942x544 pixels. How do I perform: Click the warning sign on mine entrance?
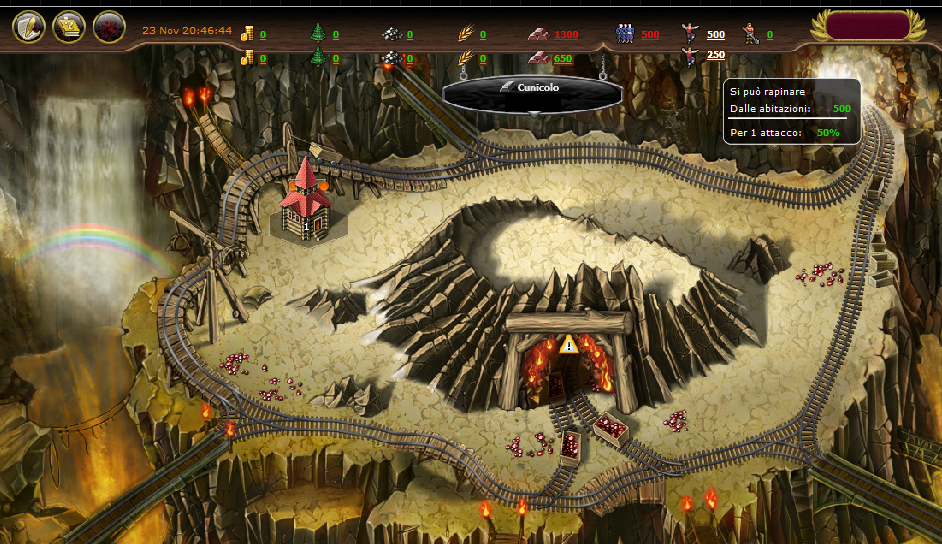[569, 344]
